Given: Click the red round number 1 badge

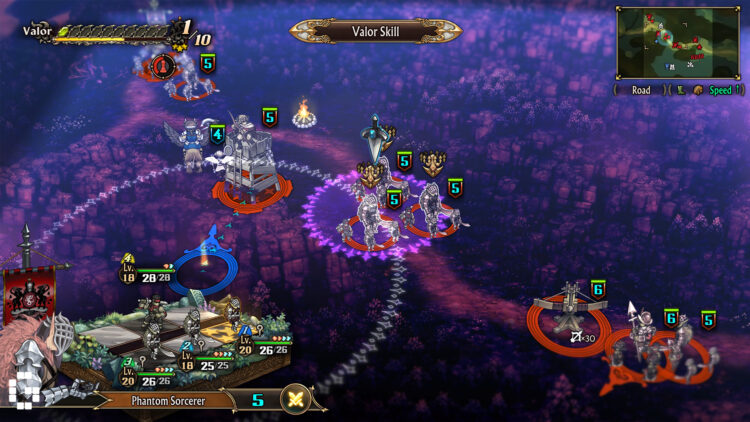Looking at the screenshot, I should 163,67.
